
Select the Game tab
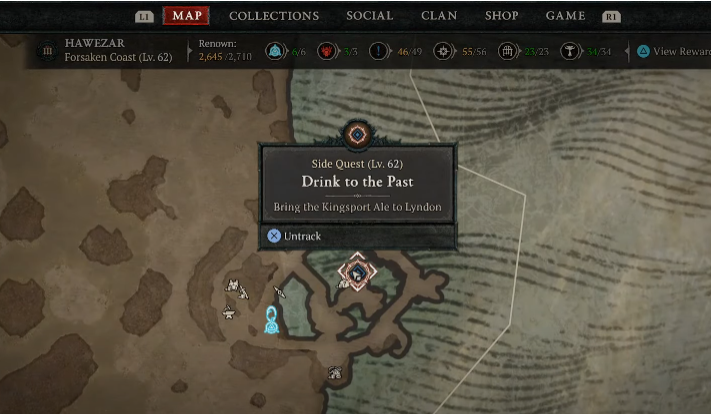pyautogui.click(x=566, y=16)
